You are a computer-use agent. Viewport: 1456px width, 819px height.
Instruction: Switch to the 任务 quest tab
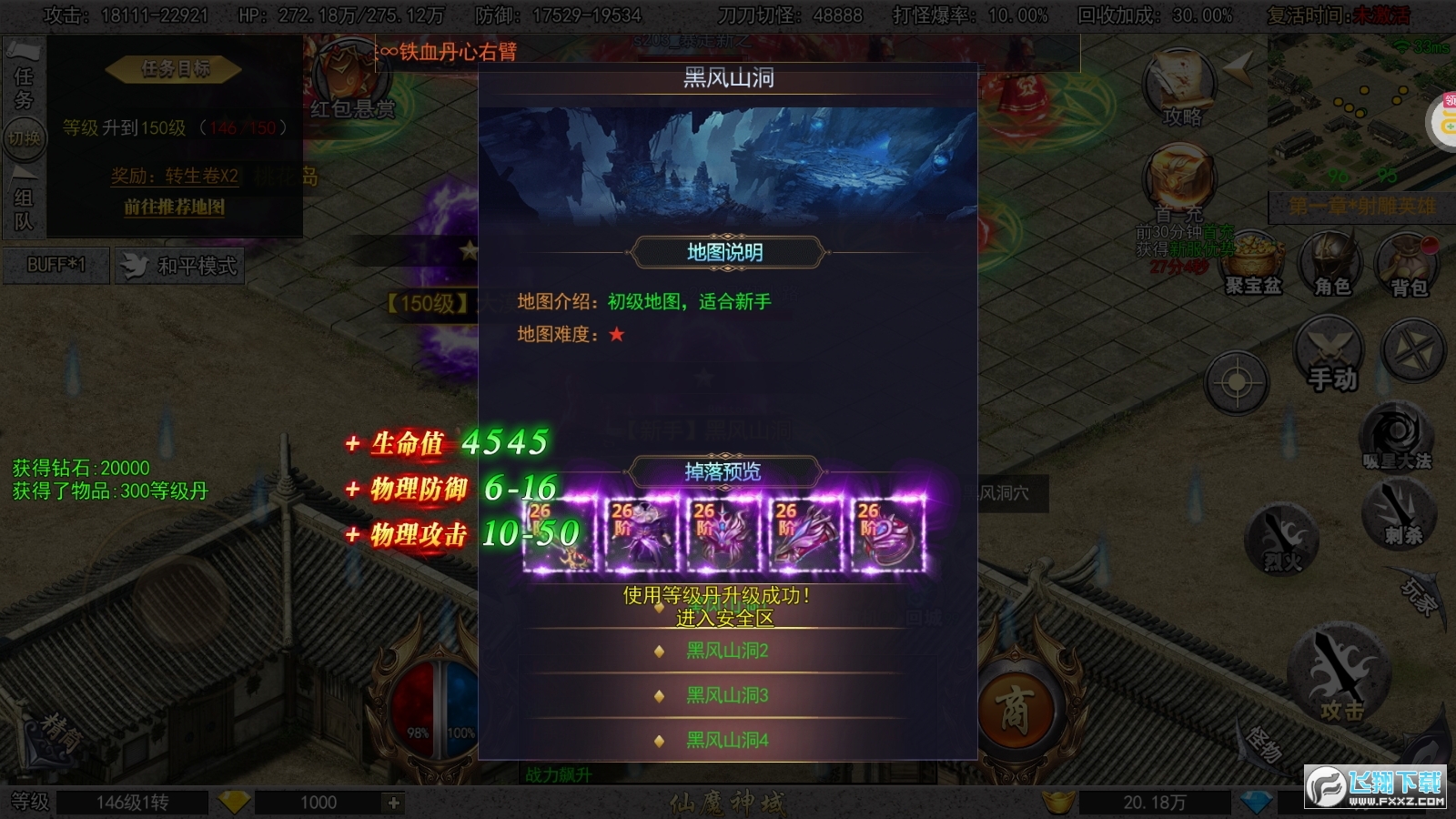click(x=23, y=82)
